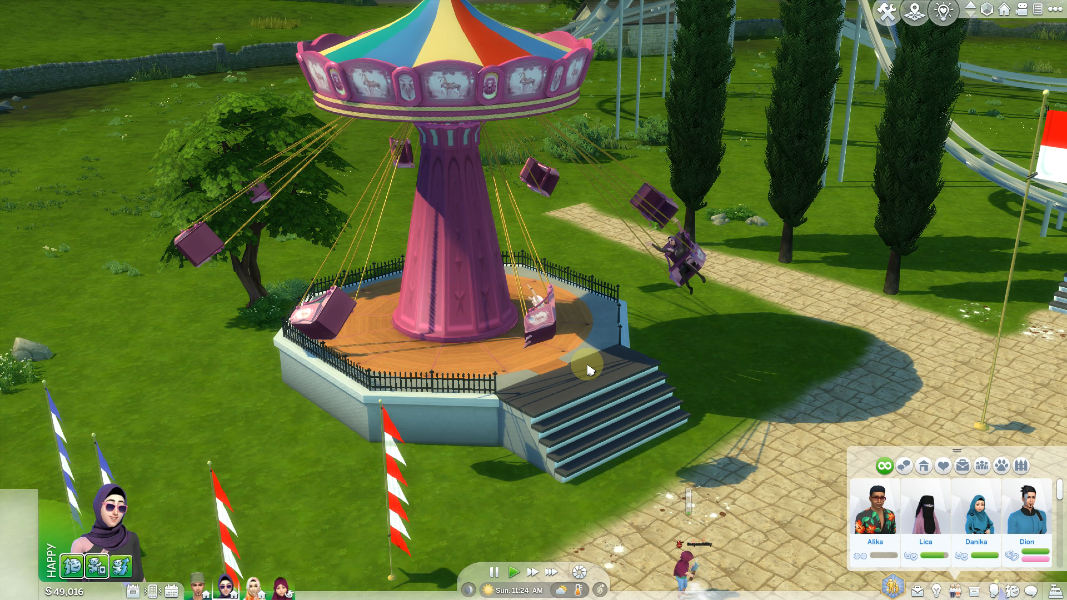
Task: Toggle walls view with the cube icon
Action: (x=987, y=10)
